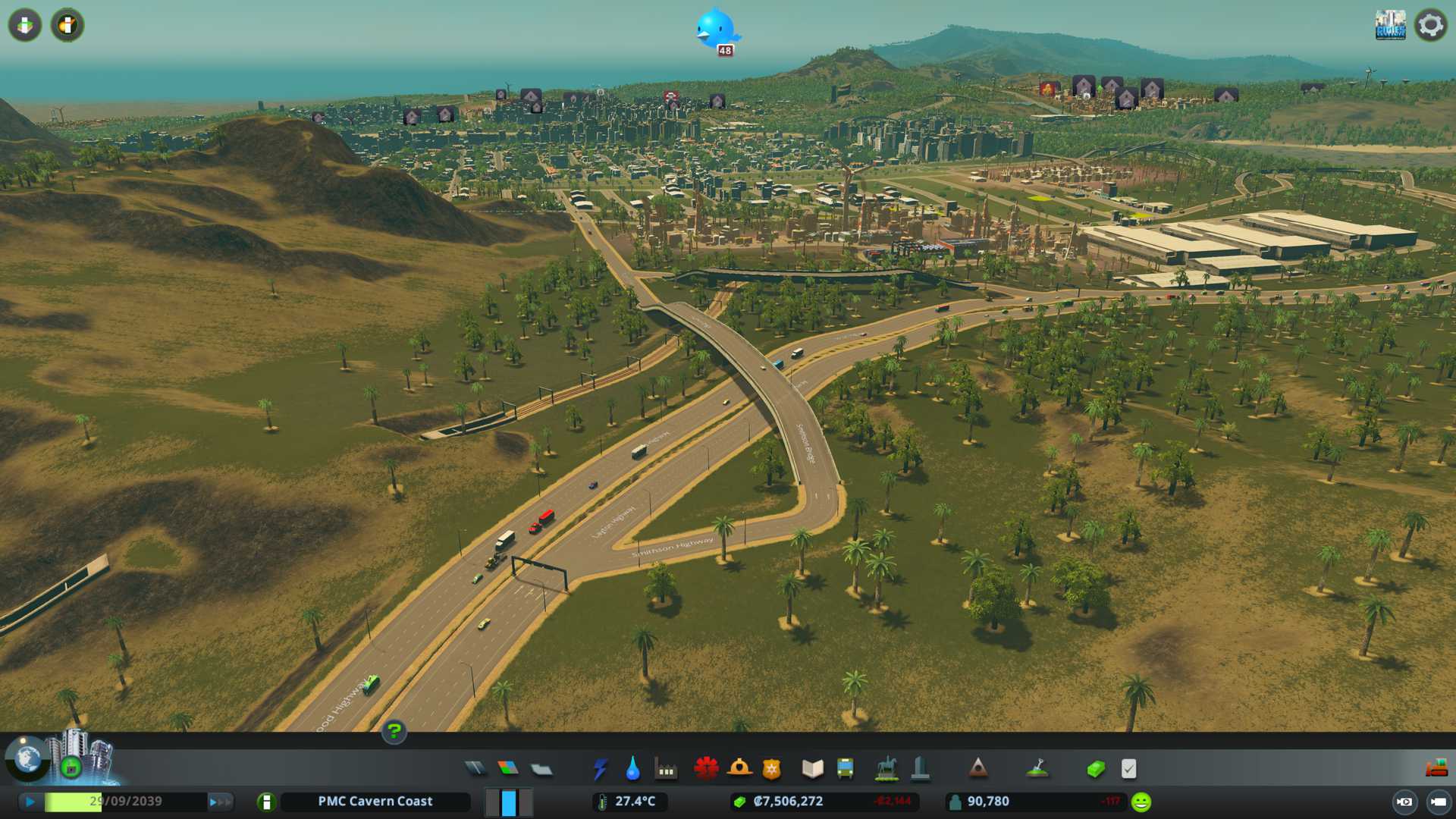The width and height of the screenshot is (1456, 819).
Task: Click the blue Chirper bird notifications
Action: click(716, 29)
